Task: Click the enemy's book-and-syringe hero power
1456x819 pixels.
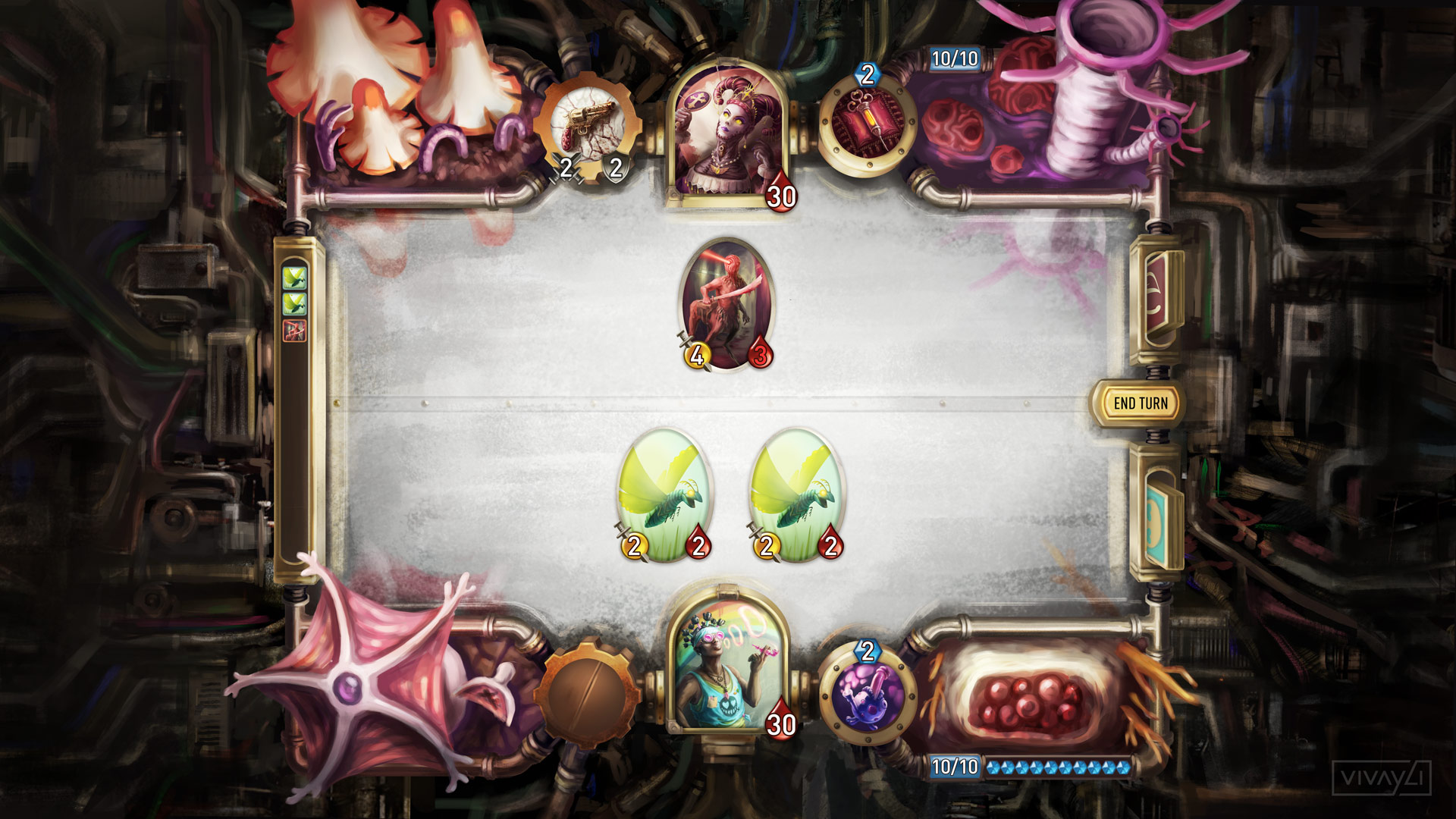Action: pyautogui.click(x=867, y=120)
